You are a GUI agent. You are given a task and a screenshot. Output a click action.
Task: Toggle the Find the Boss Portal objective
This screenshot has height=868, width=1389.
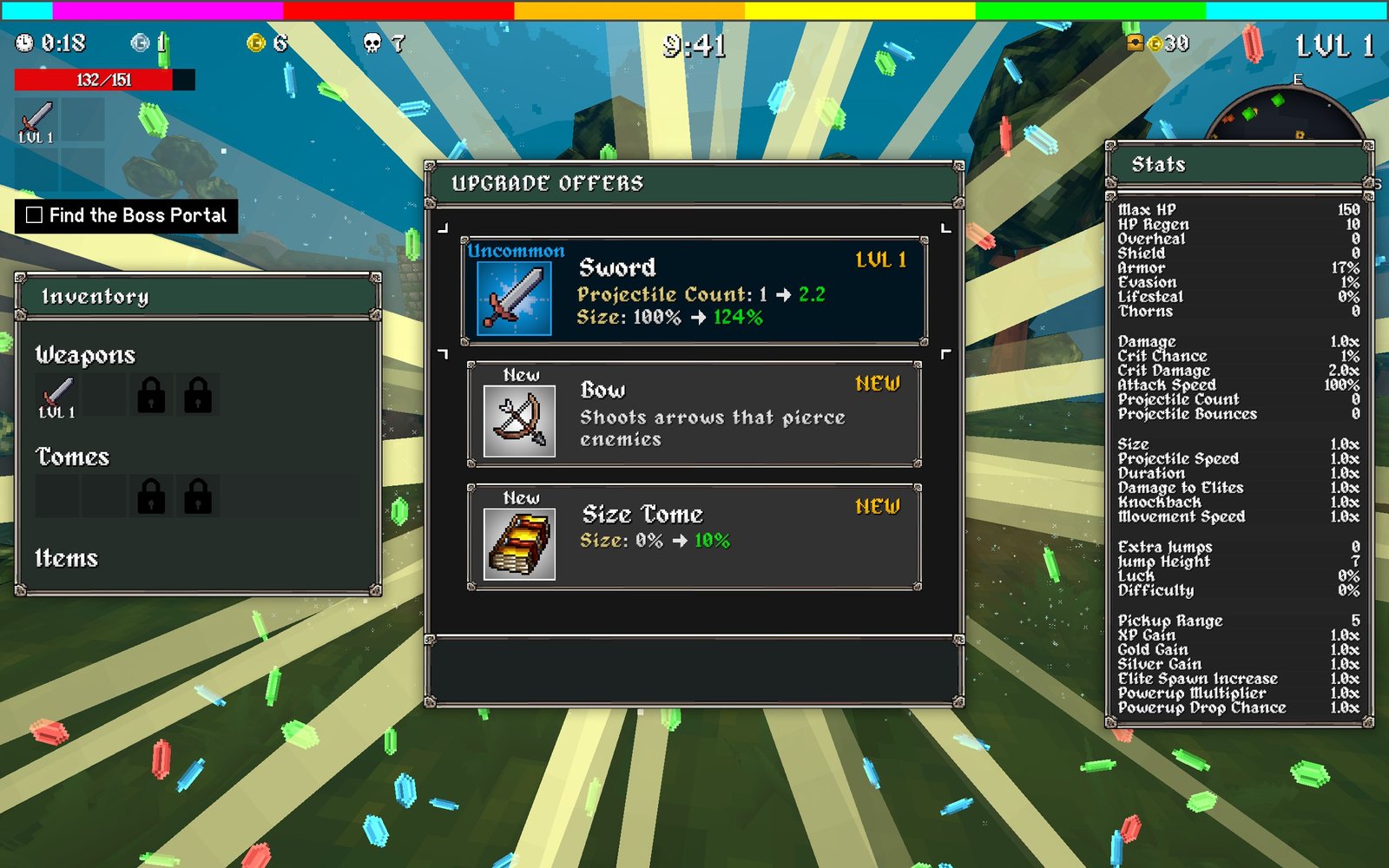pyautogui.click(x=35, y=215)
